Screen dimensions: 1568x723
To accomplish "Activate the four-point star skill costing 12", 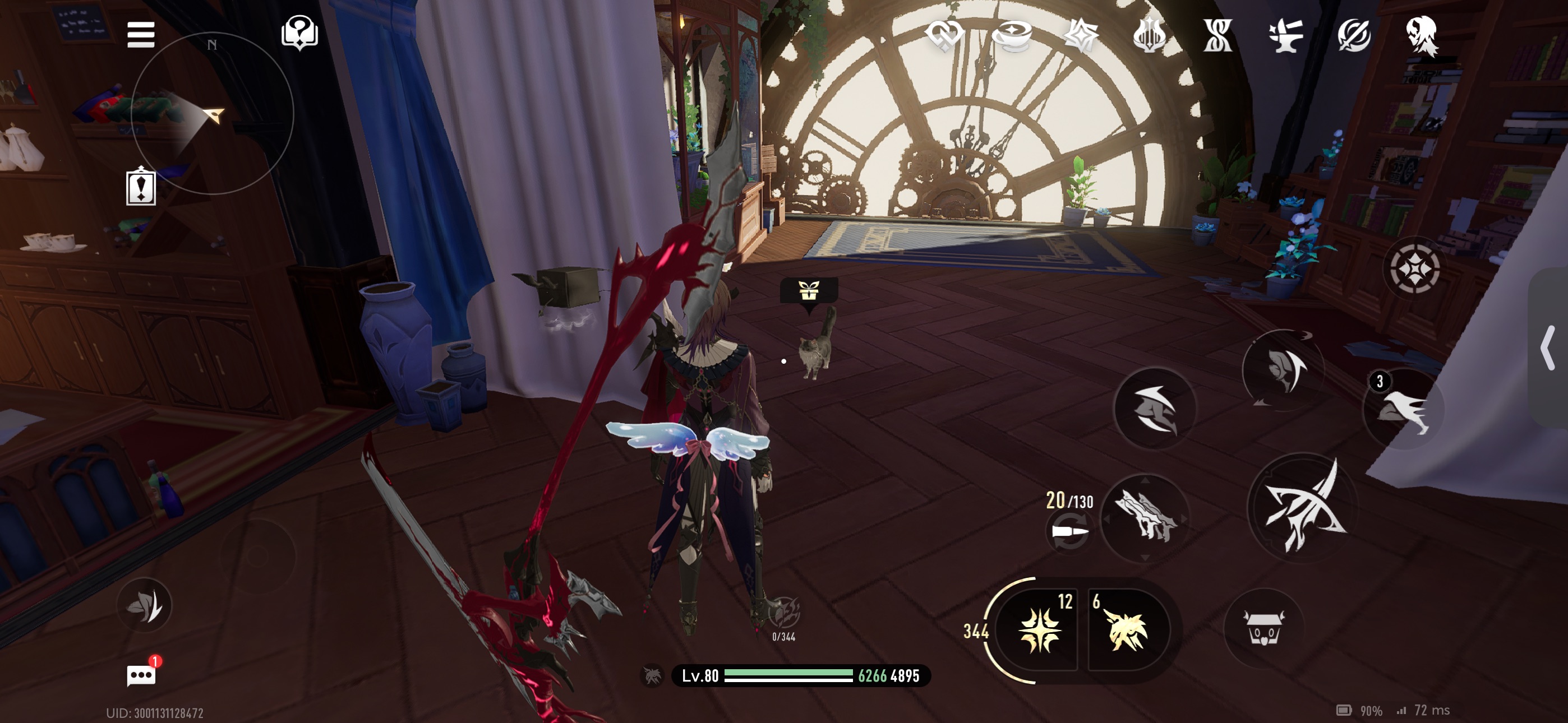I will (x=1040, y=631).
